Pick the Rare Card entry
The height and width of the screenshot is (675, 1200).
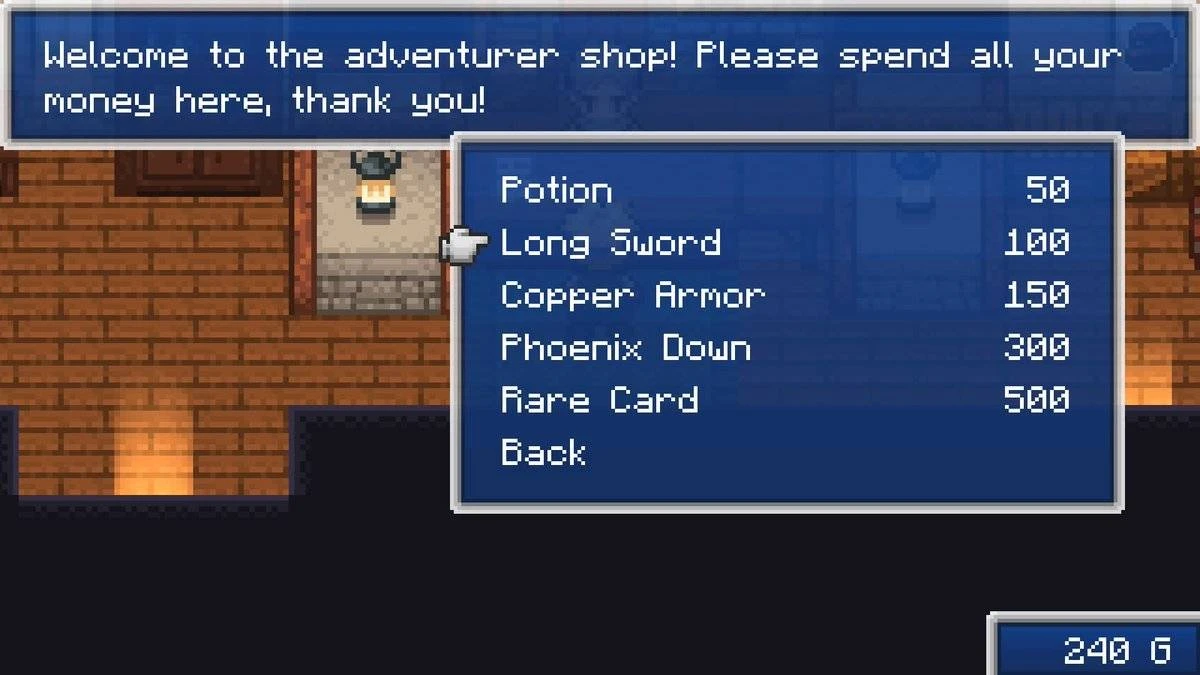click(599, 400)
